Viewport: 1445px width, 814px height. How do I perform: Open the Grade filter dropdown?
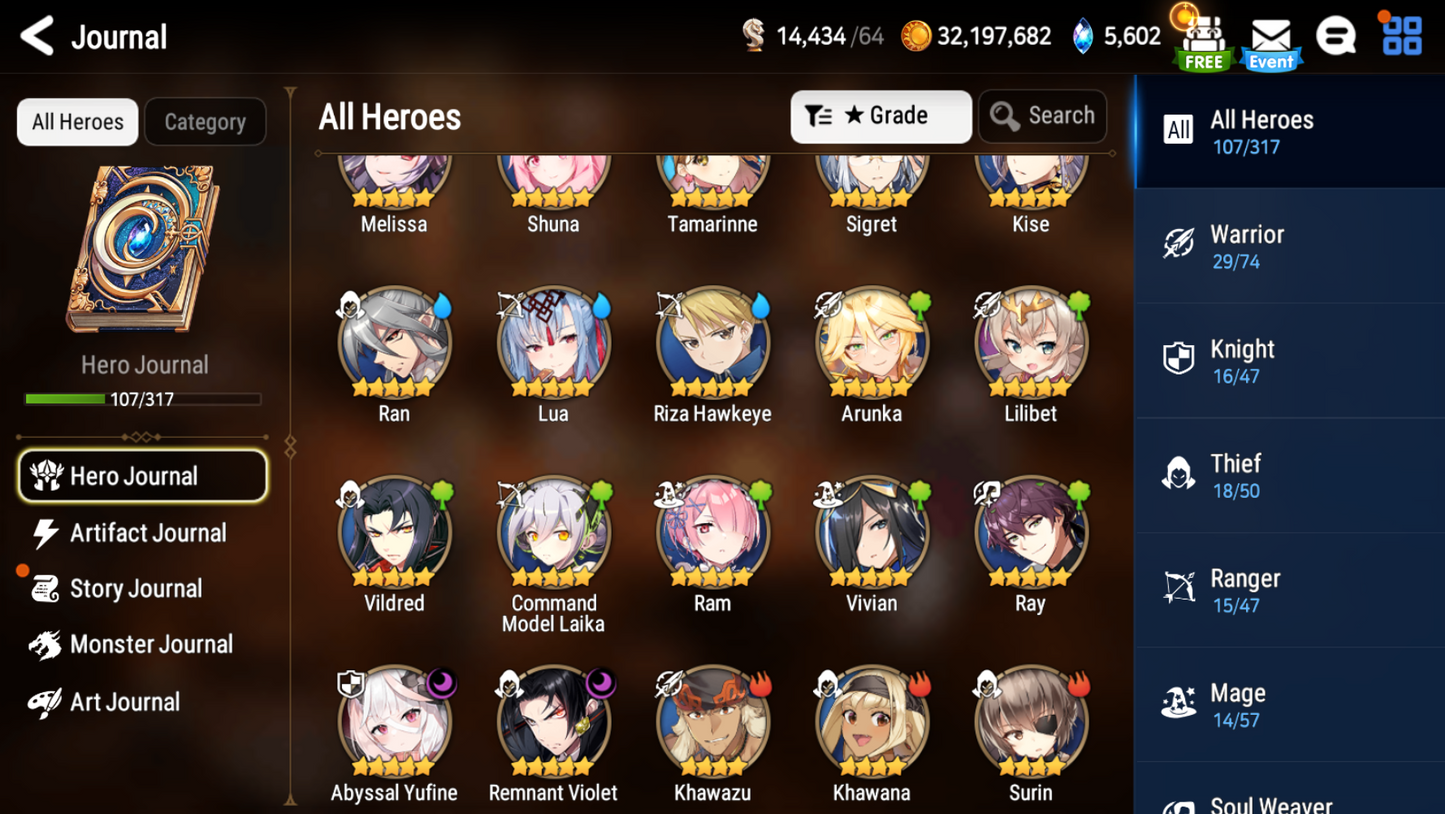(x=880, y=117)
